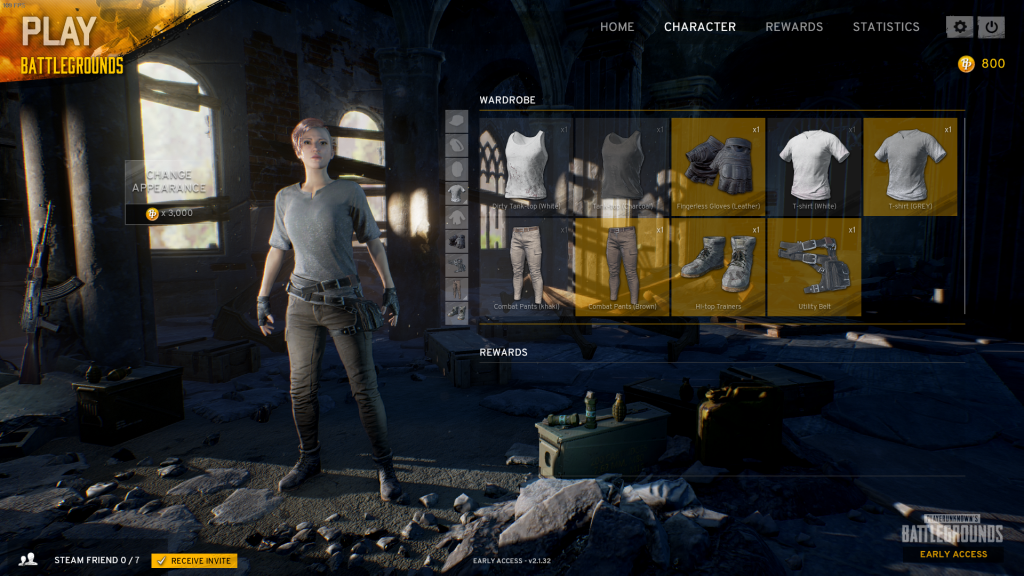This screenshot has height=576, width=1024.
Task: Select the Utility Belt item
Action: click(x=813, y=267)
